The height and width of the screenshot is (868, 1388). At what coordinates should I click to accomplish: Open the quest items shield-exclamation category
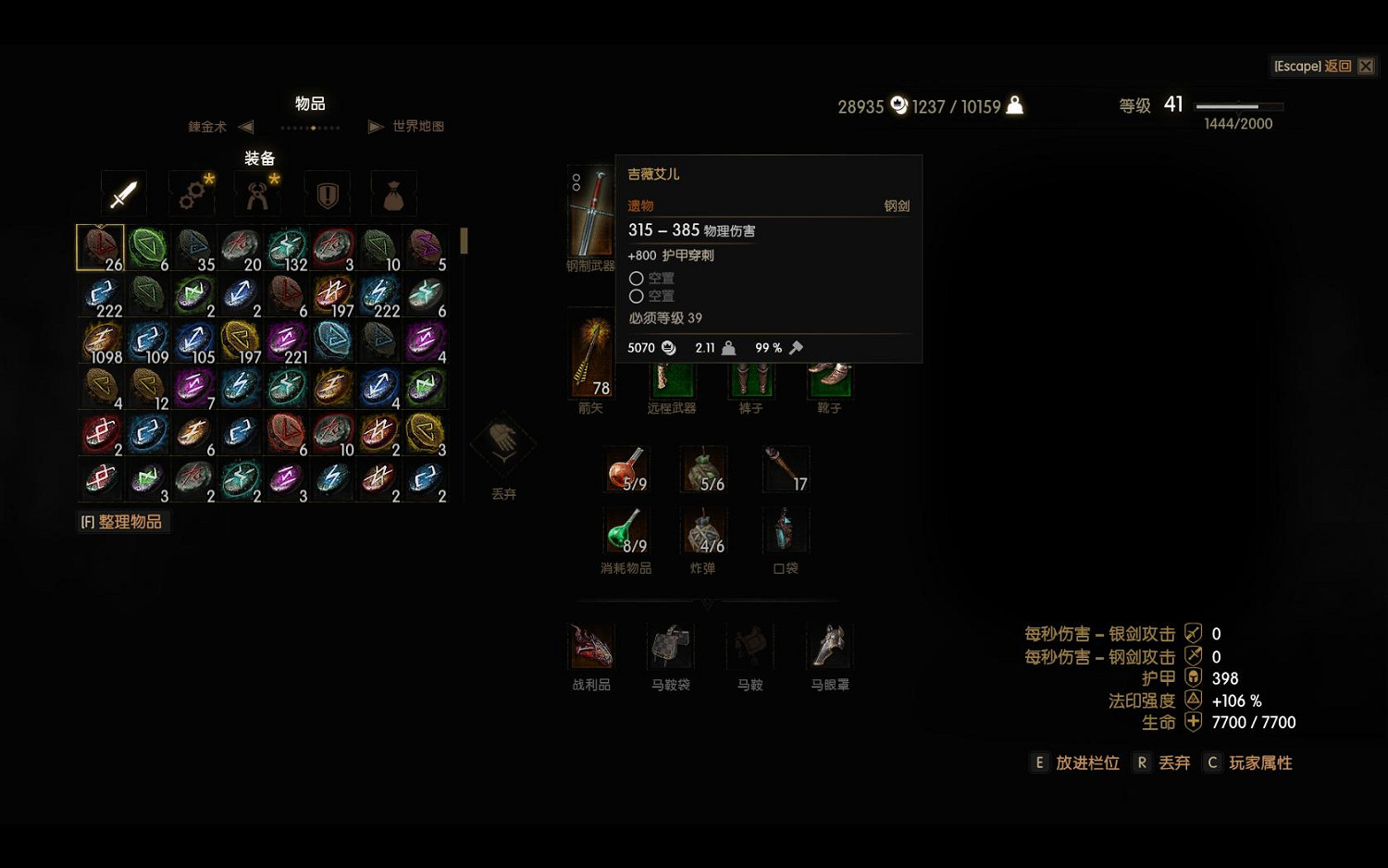coord(326,193)
